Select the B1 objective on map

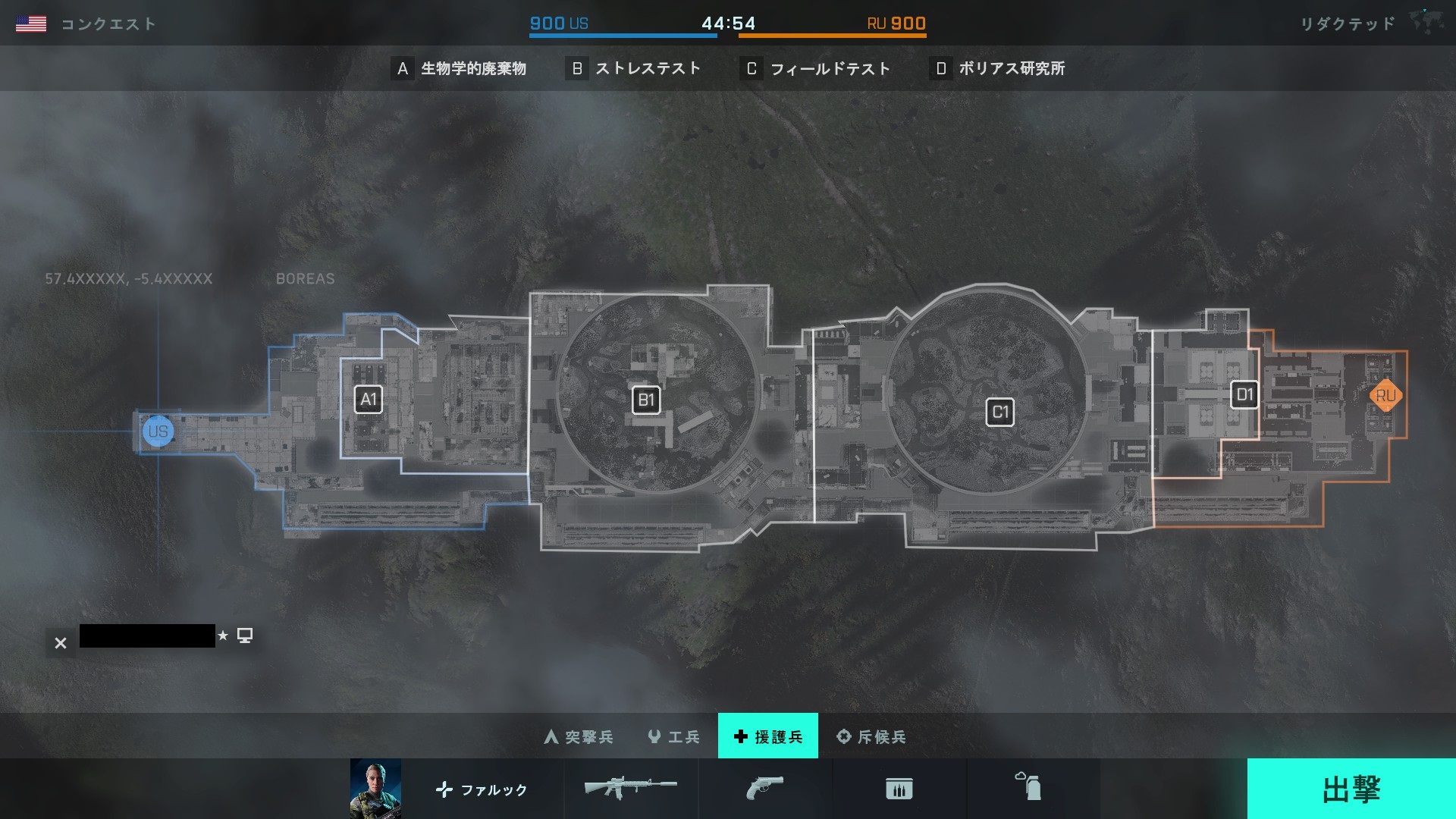point(646,400)
